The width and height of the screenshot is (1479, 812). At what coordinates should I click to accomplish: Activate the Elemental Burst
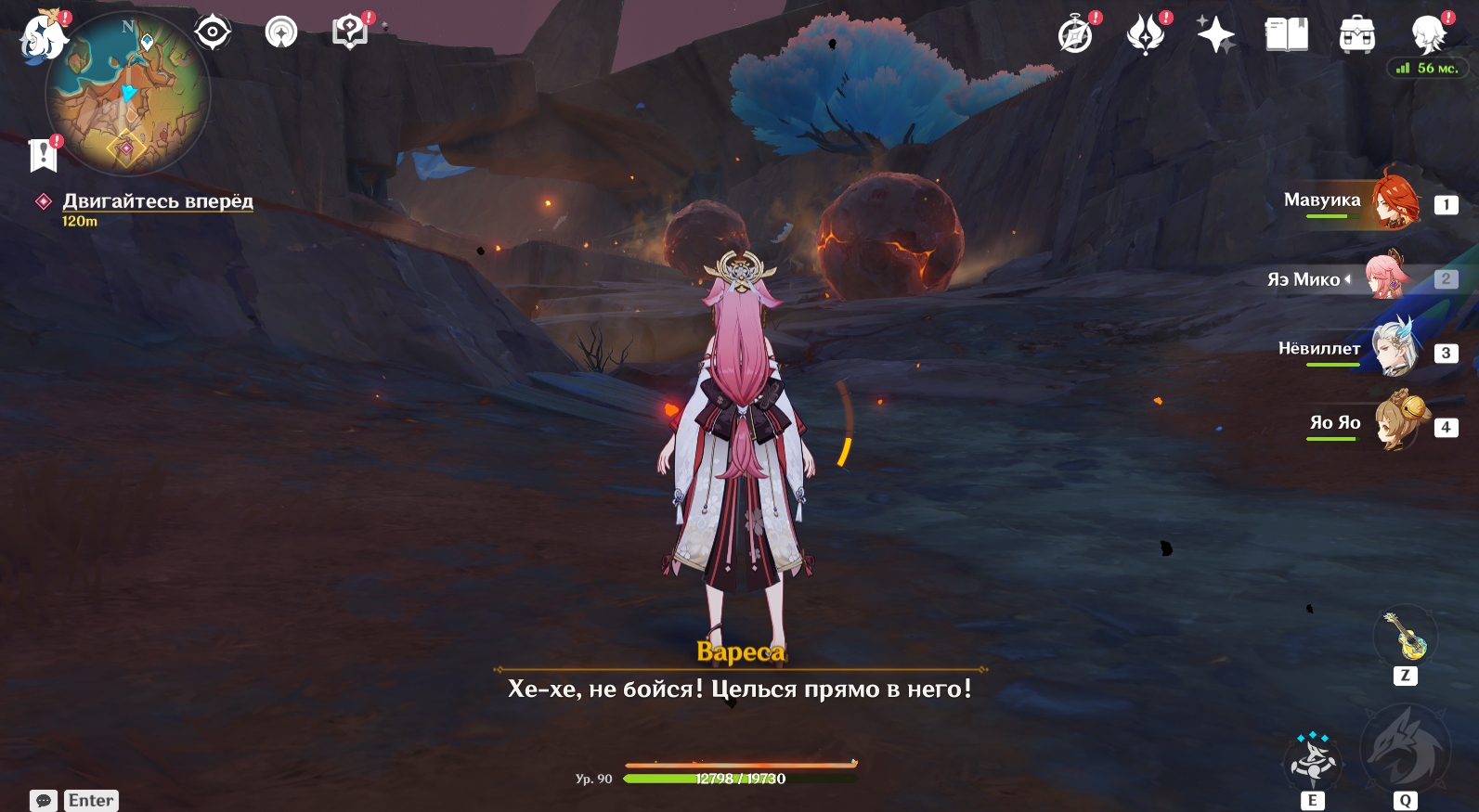(1404, 750)
